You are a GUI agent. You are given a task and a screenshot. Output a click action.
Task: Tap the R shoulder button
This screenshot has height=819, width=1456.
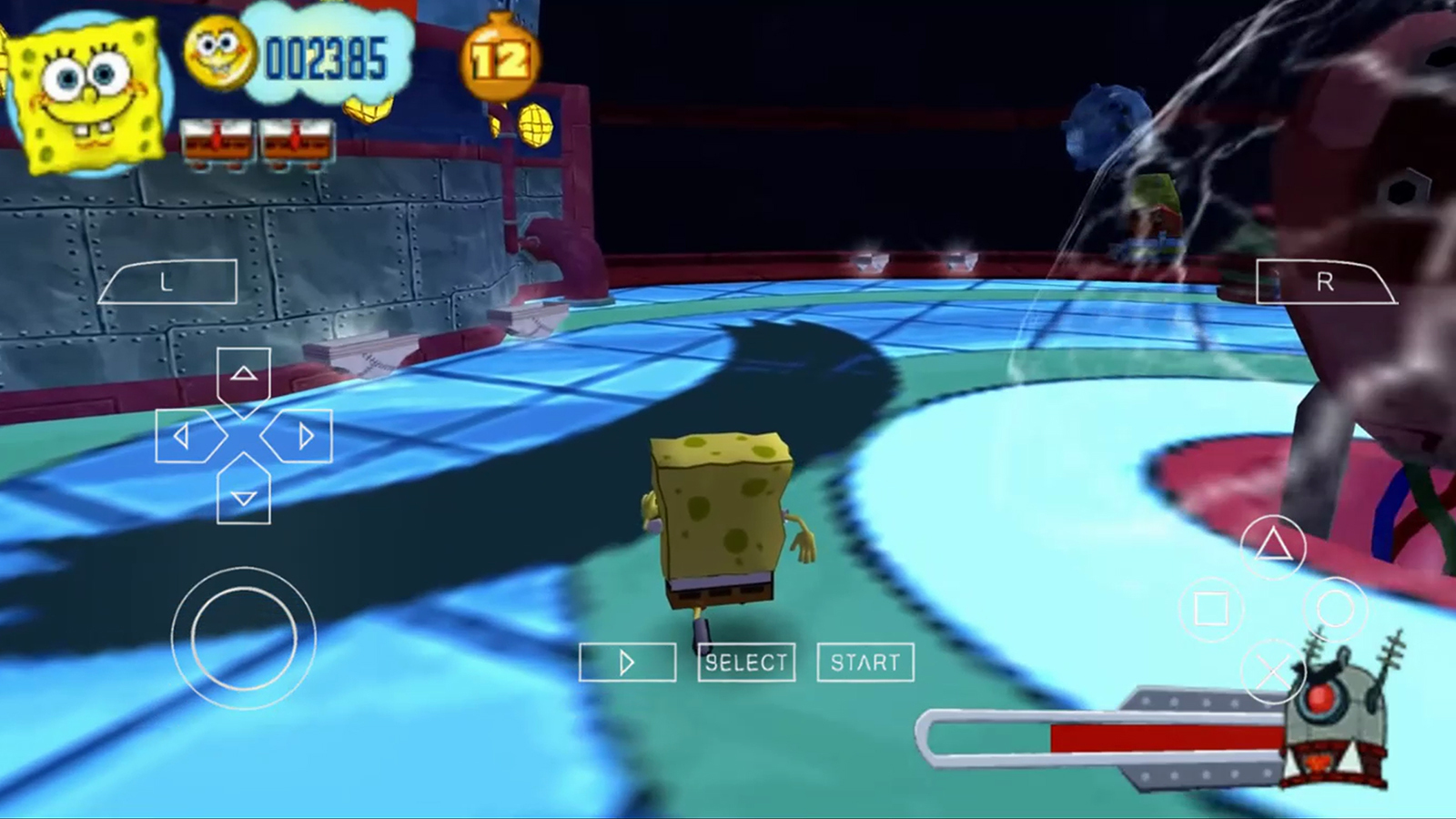point(1324,282)
